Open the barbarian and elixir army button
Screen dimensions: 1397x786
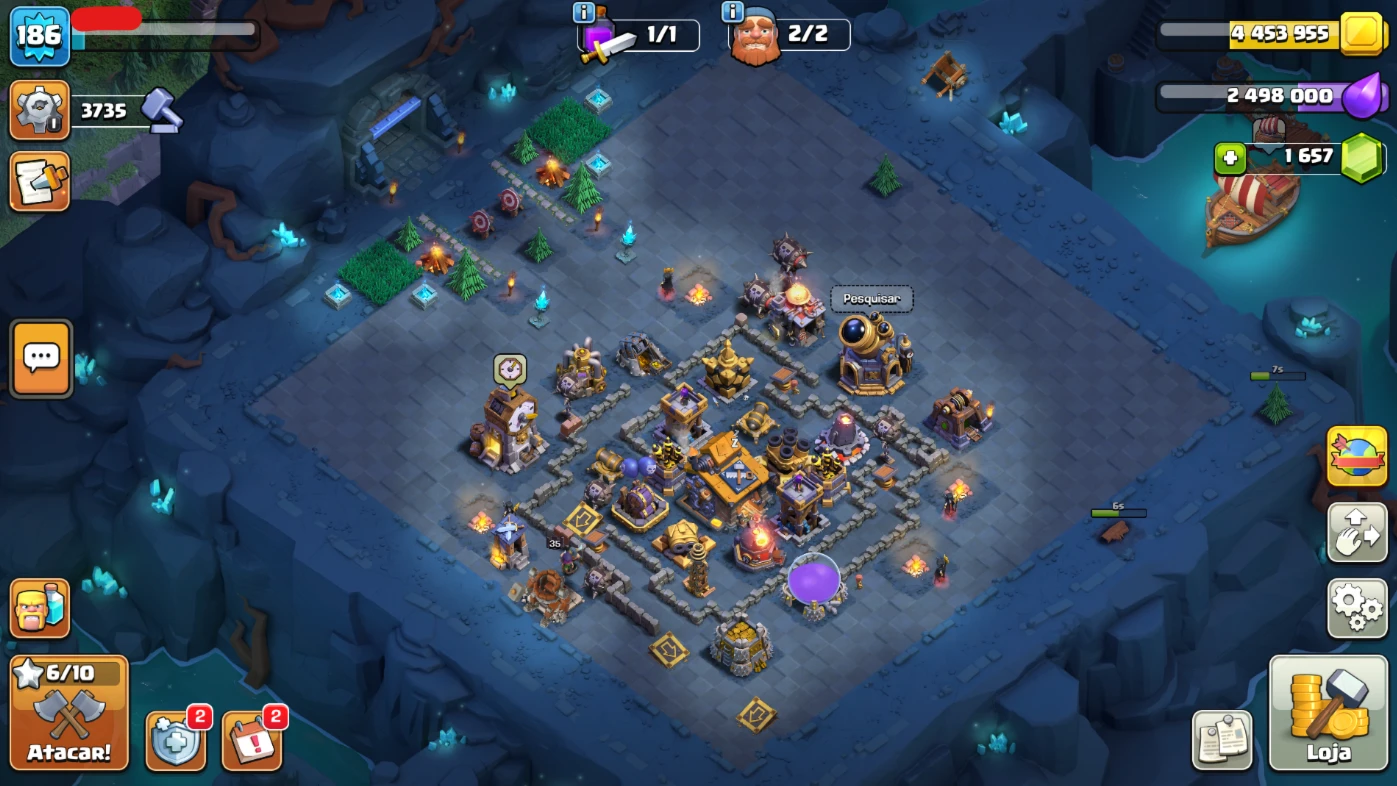click(39, 608)
